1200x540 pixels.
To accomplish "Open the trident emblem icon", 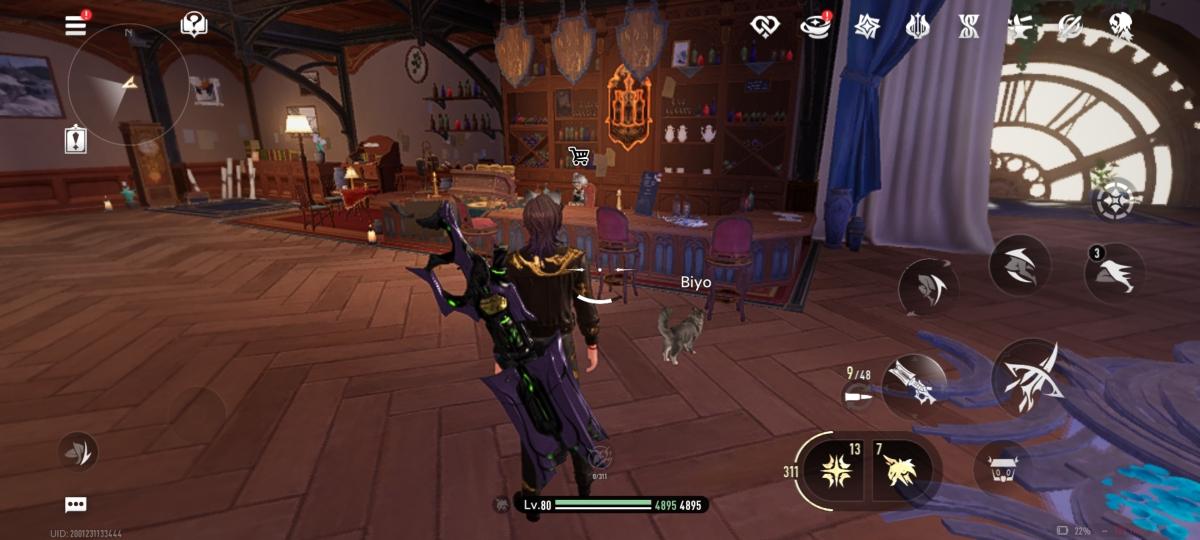I will (918, 27).
